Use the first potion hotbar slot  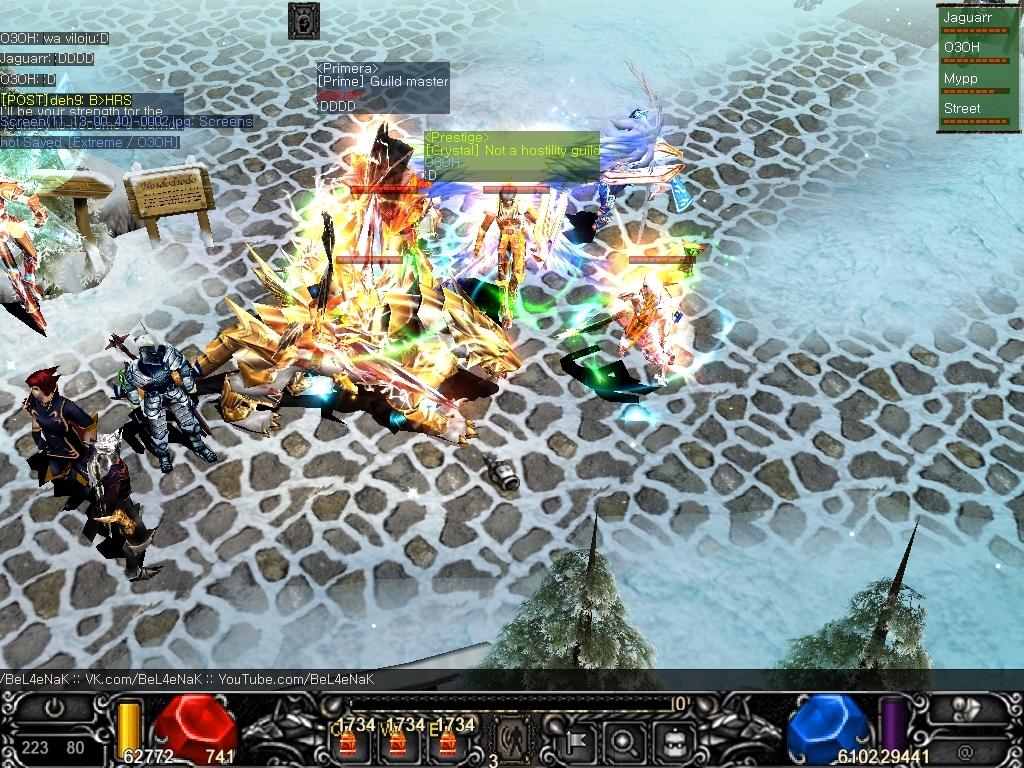pos(349,741)
